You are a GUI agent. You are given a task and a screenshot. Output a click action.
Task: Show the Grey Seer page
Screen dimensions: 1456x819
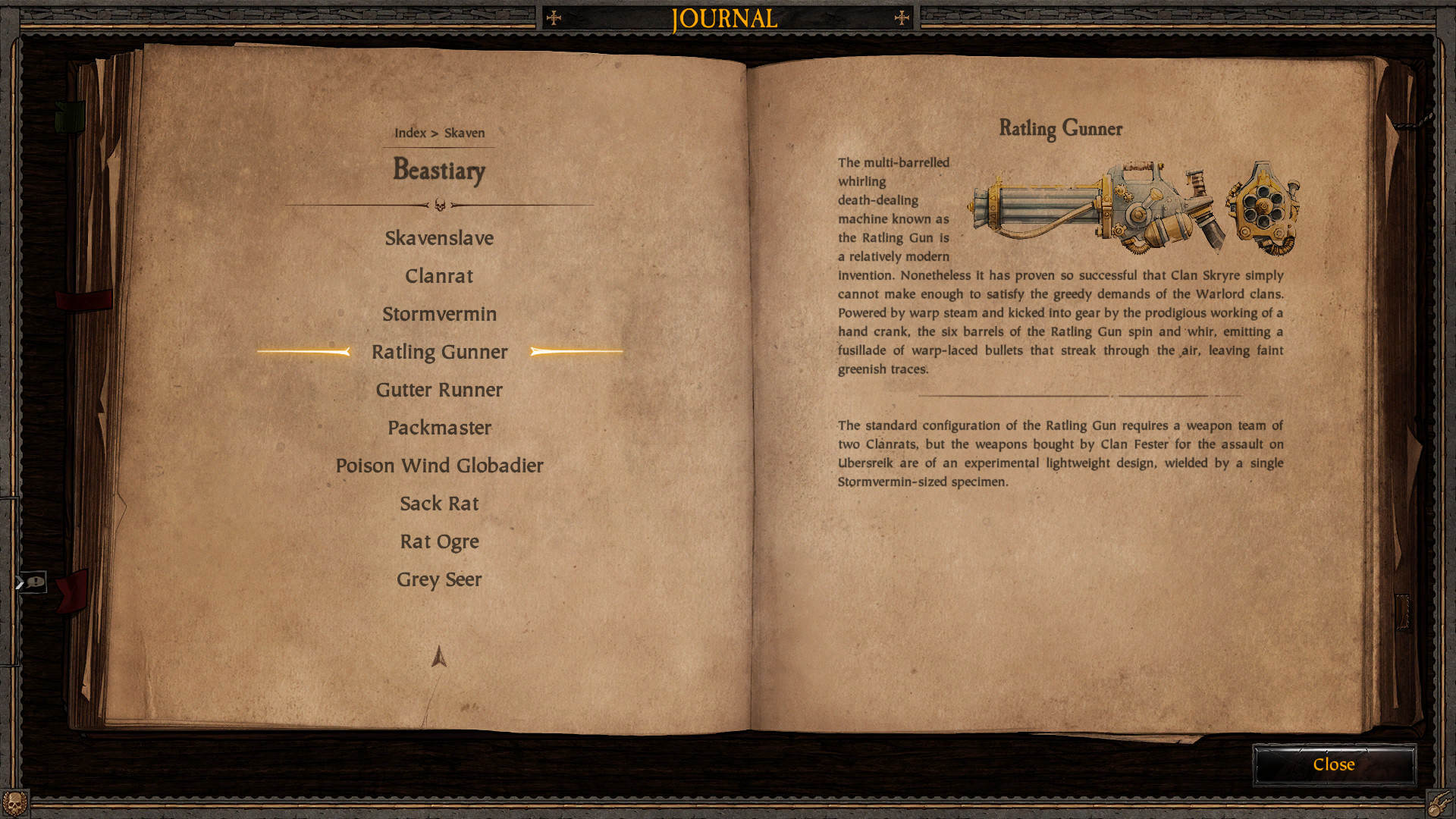pyautogui.click(x=439, y=579)
